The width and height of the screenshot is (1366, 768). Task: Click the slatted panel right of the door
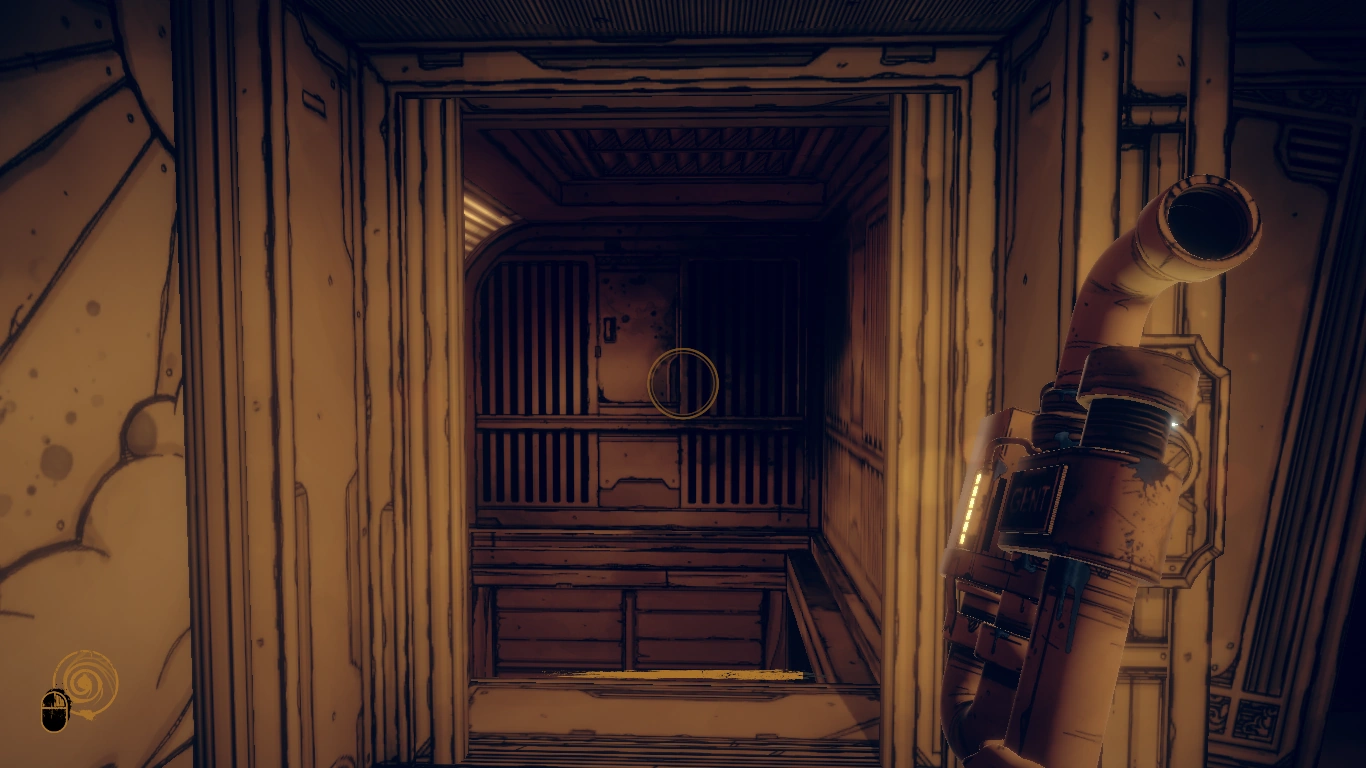tap(740, 320)
